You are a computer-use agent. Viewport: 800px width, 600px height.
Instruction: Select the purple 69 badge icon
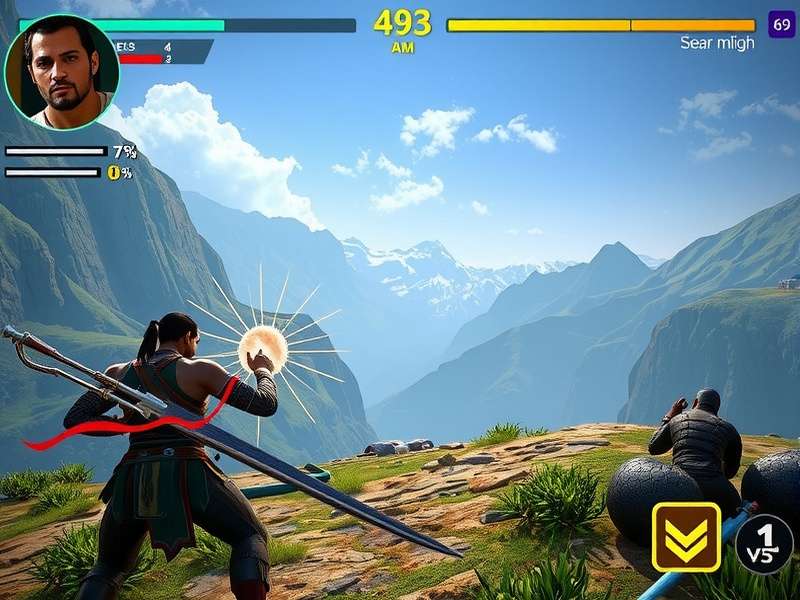781,24
